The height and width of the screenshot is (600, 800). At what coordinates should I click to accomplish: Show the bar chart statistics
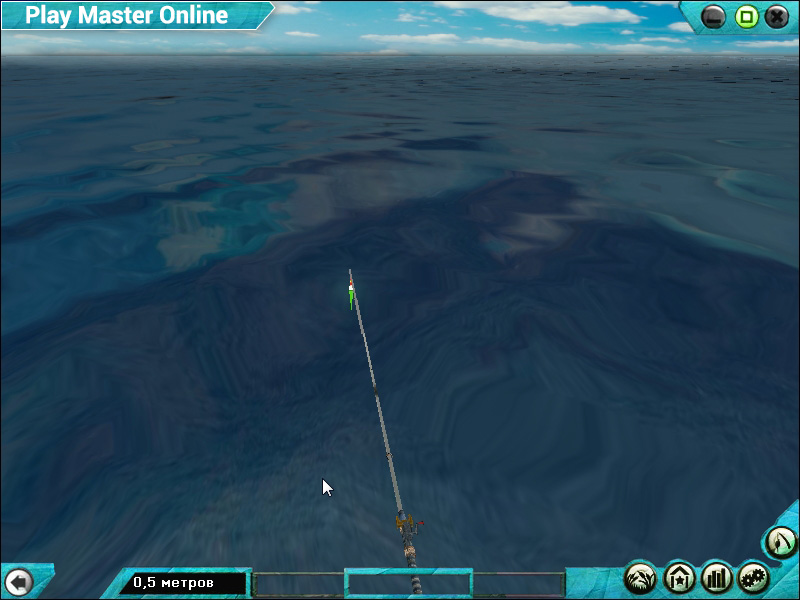pyautogui.click(x=717, y=577)
